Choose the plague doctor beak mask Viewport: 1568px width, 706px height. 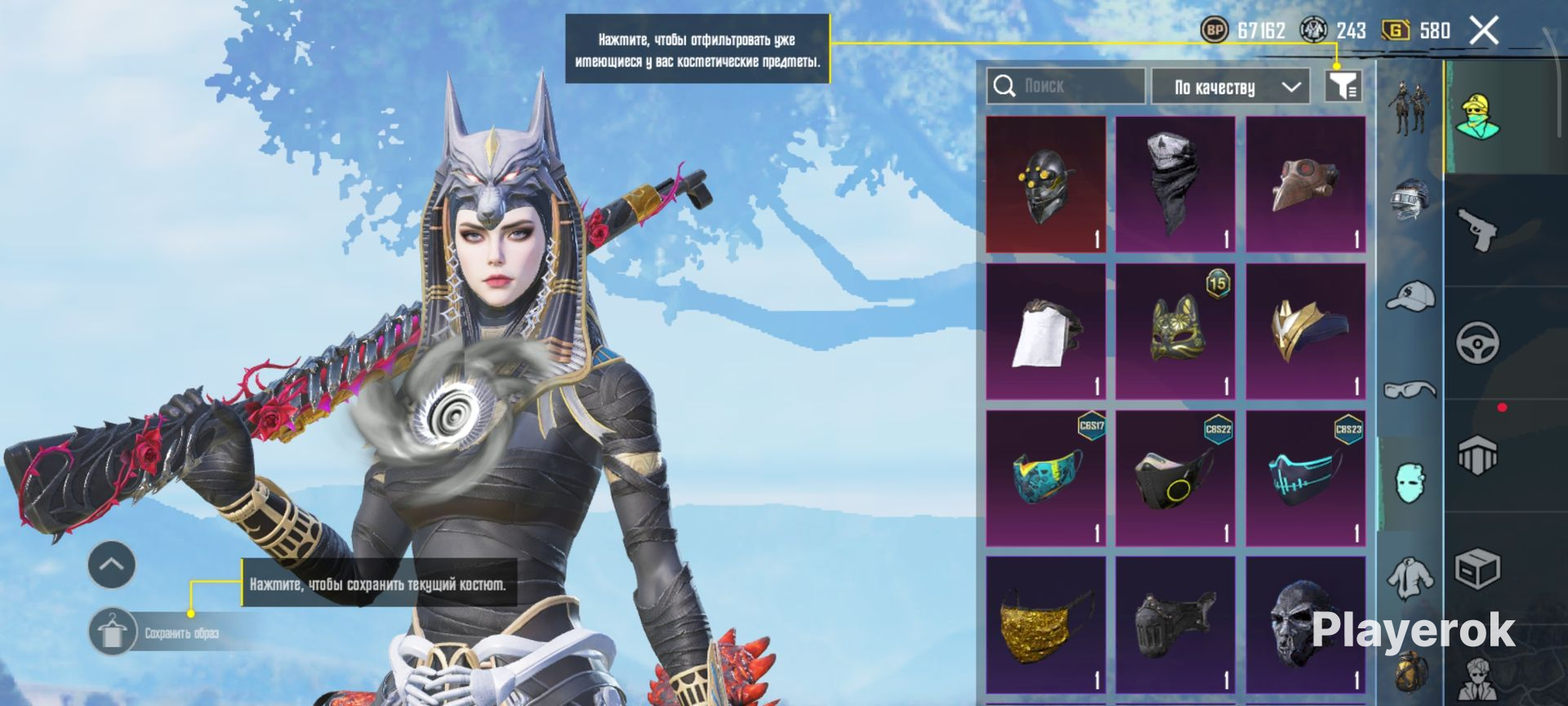point(1305,185)
